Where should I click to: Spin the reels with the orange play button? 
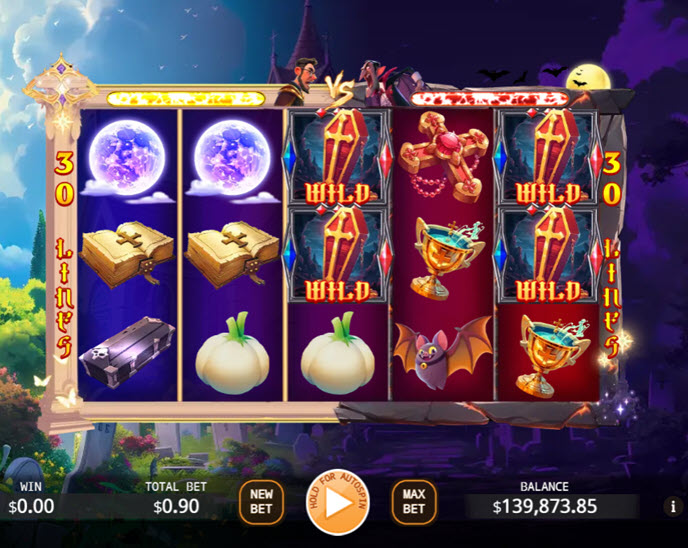click(338, 500)
